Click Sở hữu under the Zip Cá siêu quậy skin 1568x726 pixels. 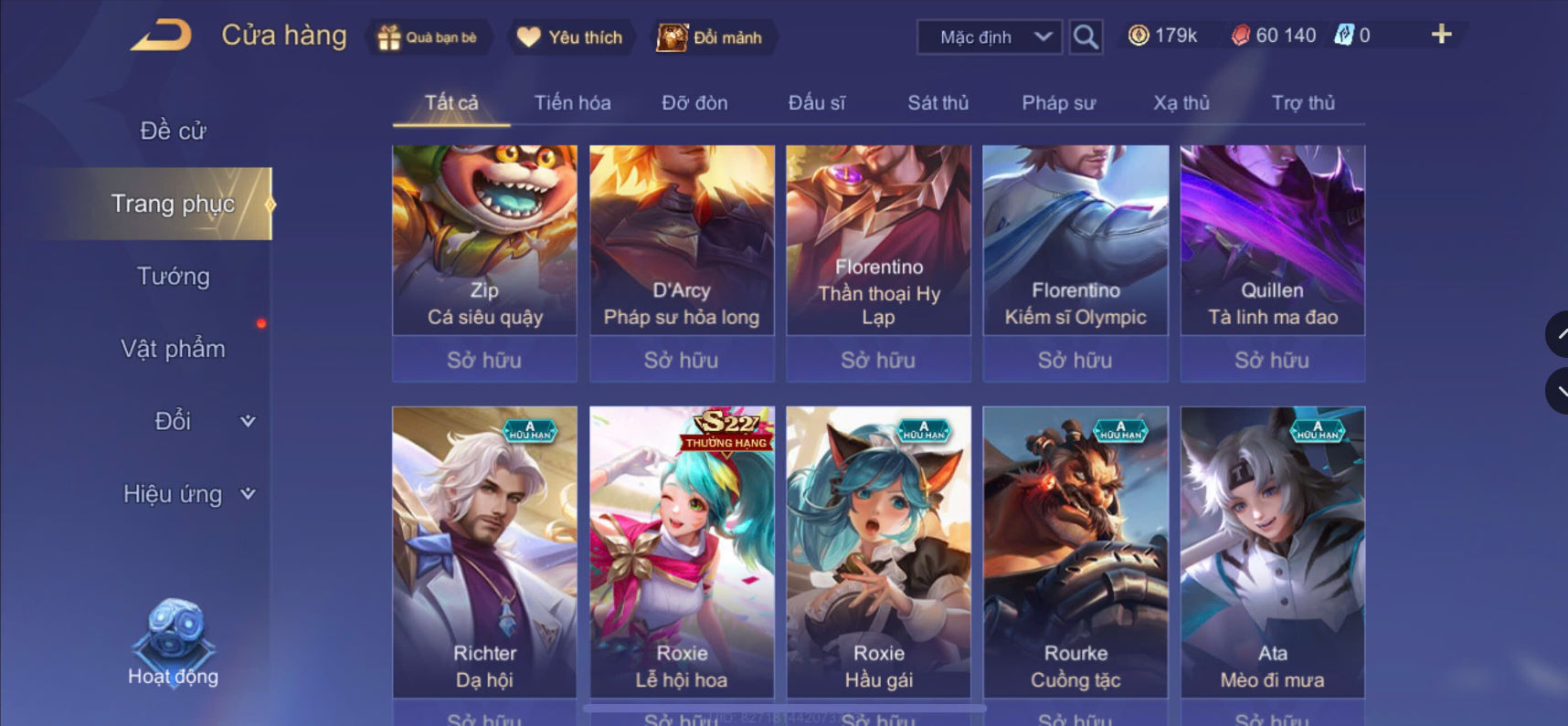click(x=484, y=360)
